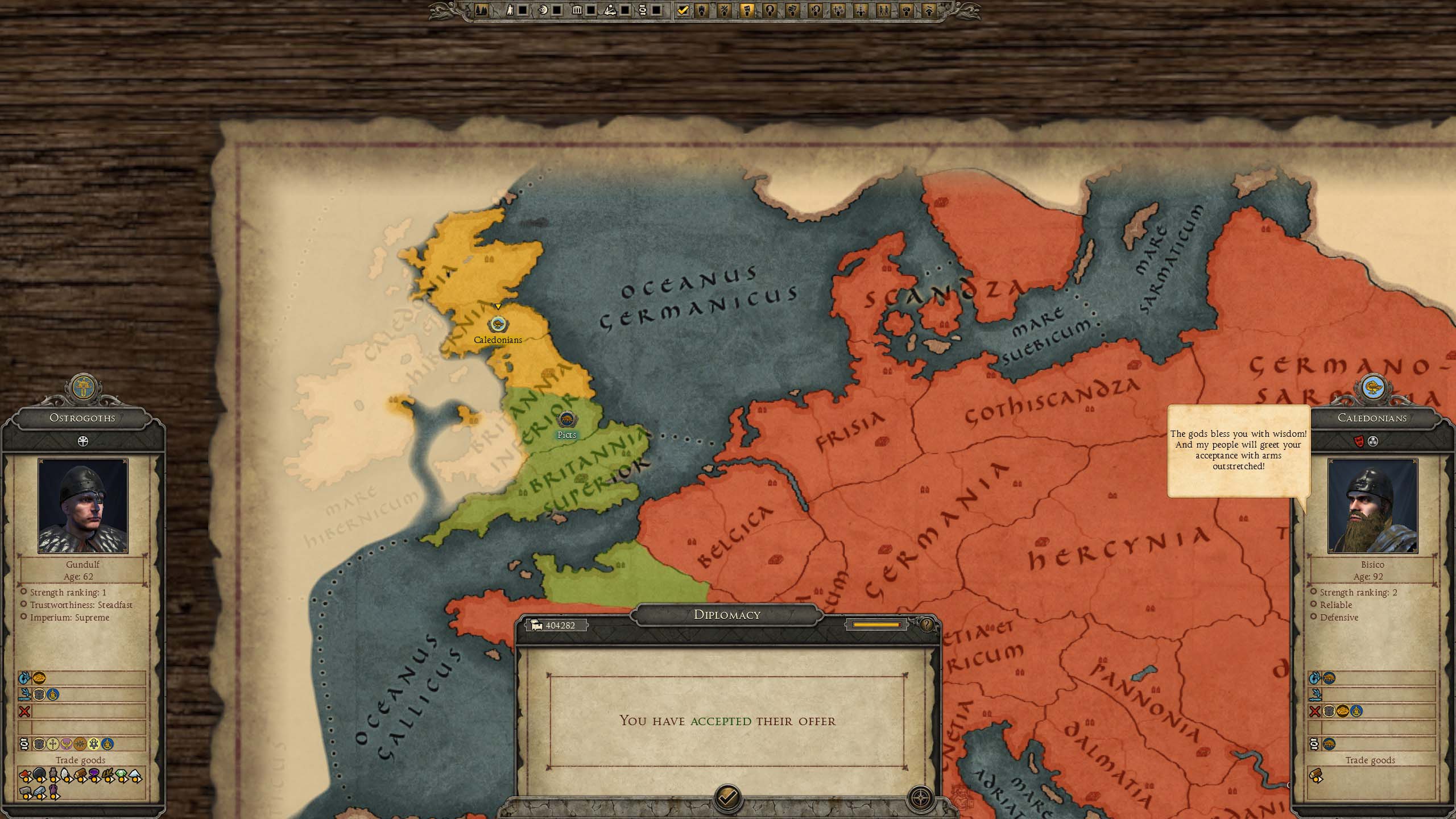
Task: Tick the checkbox beside the robed figure filter
Action: [523, 10]
